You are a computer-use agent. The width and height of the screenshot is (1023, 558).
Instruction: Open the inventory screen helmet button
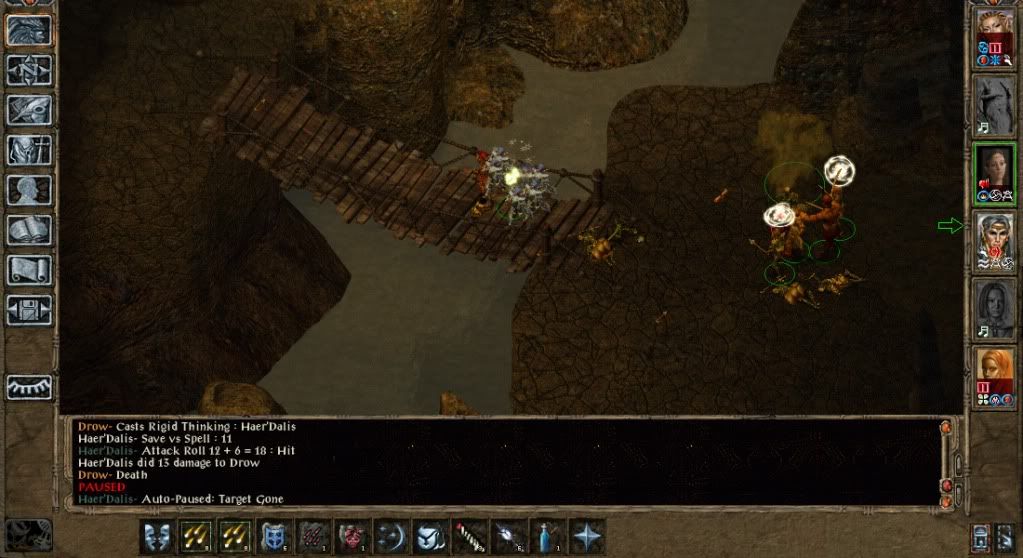(29, 149)
